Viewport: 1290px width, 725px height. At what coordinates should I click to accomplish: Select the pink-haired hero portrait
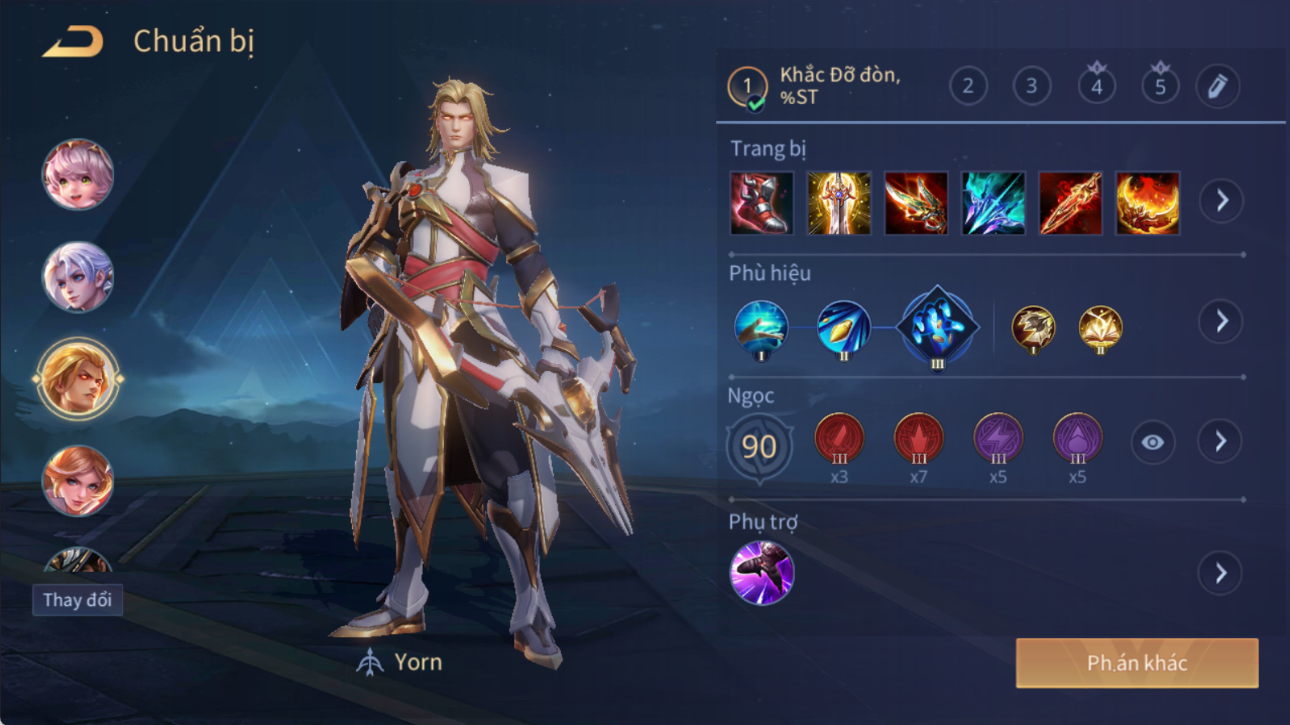[77, 175]
